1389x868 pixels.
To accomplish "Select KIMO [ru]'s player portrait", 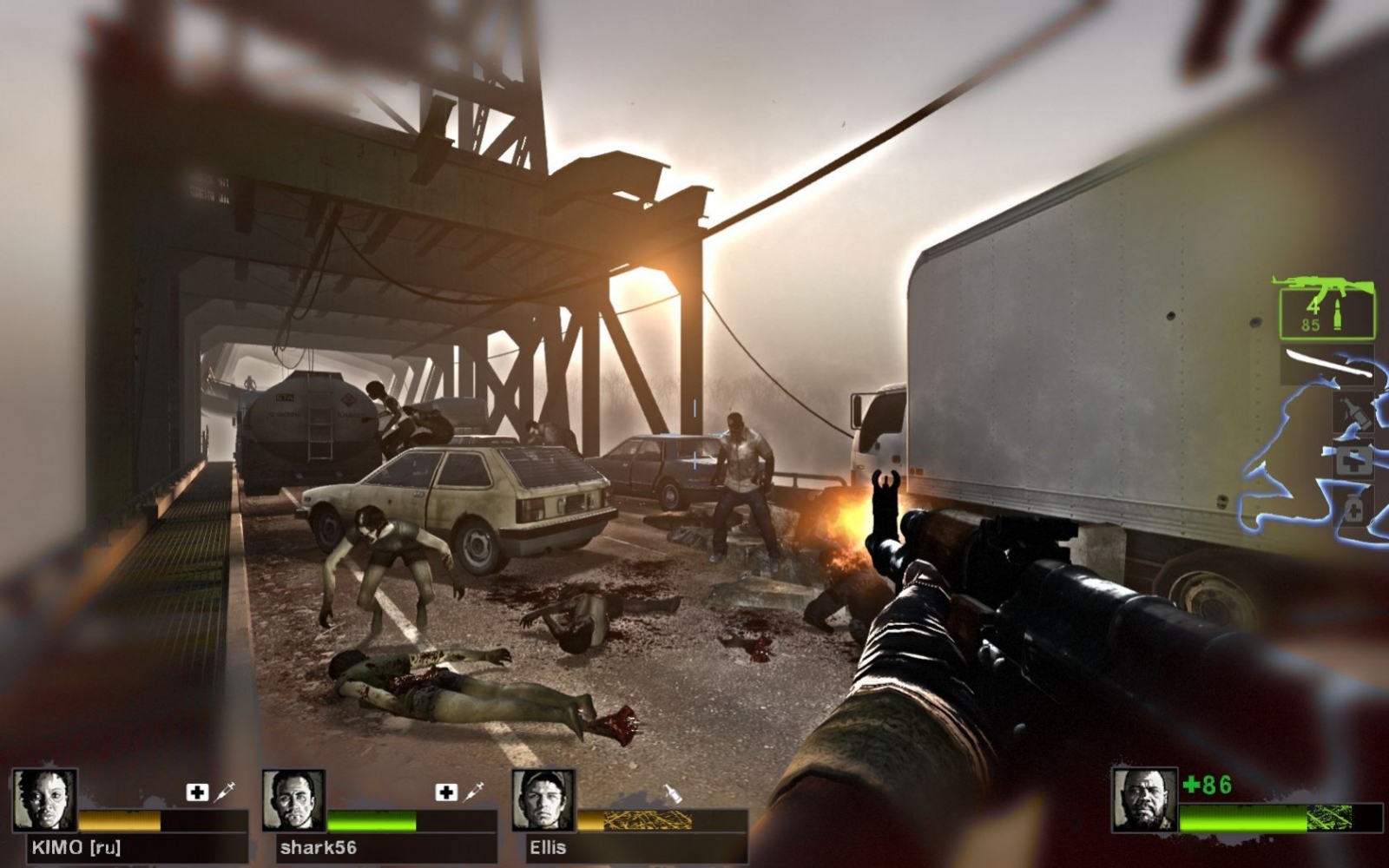I will point(44,800).
